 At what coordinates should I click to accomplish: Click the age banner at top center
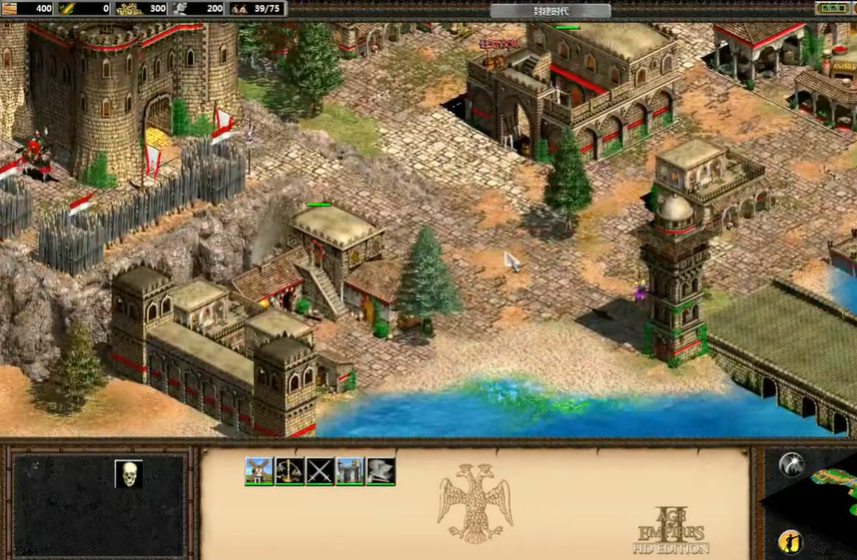tap(550, 10)
